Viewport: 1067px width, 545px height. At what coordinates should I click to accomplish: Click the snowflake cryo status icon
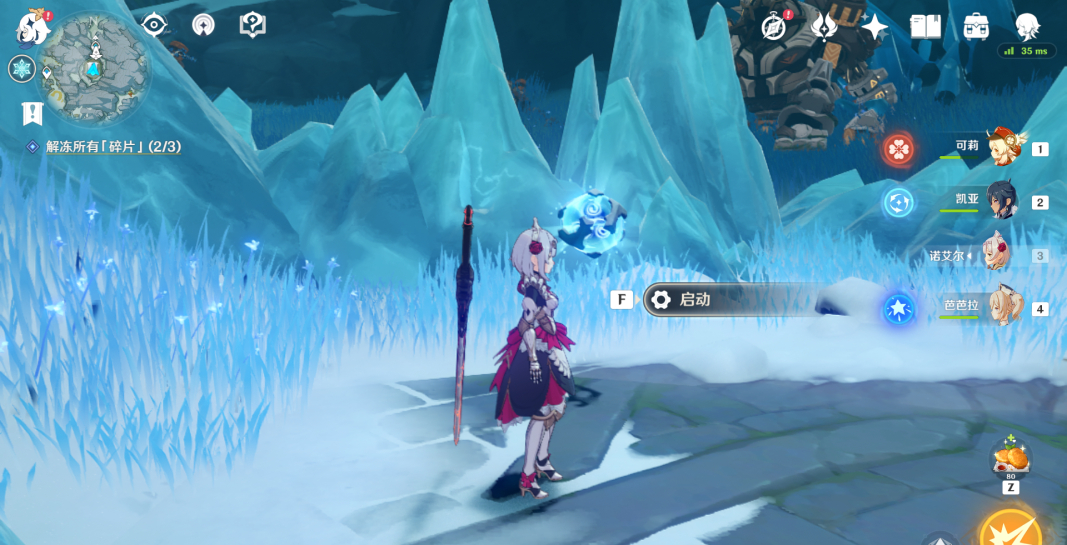[22, 69]
